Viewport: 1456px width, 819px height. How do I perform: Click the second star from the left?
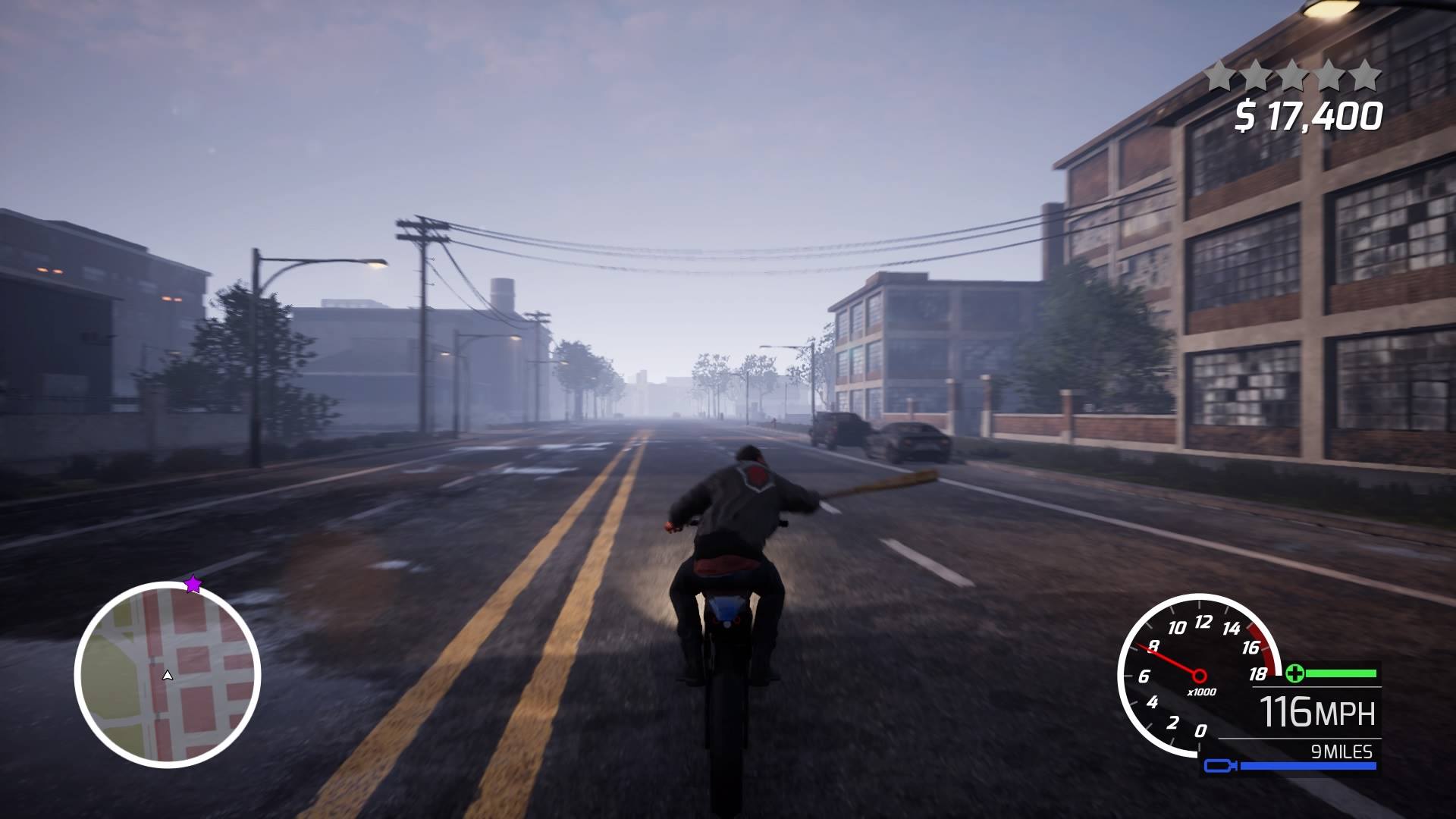(1256, 74)
